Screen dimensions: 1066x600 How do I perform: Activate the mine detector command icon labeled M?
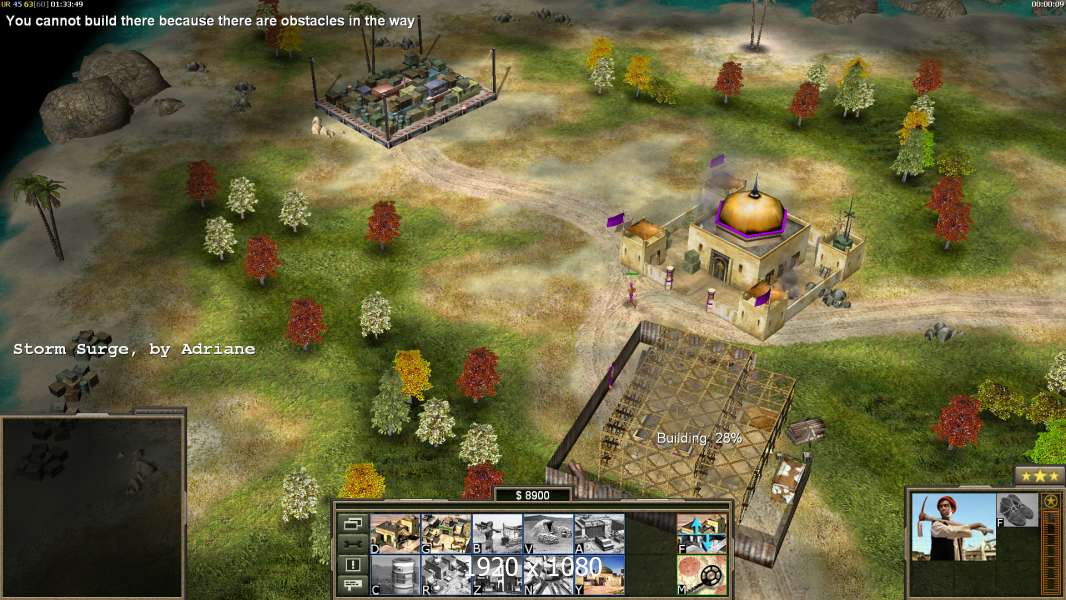point(702,575)
